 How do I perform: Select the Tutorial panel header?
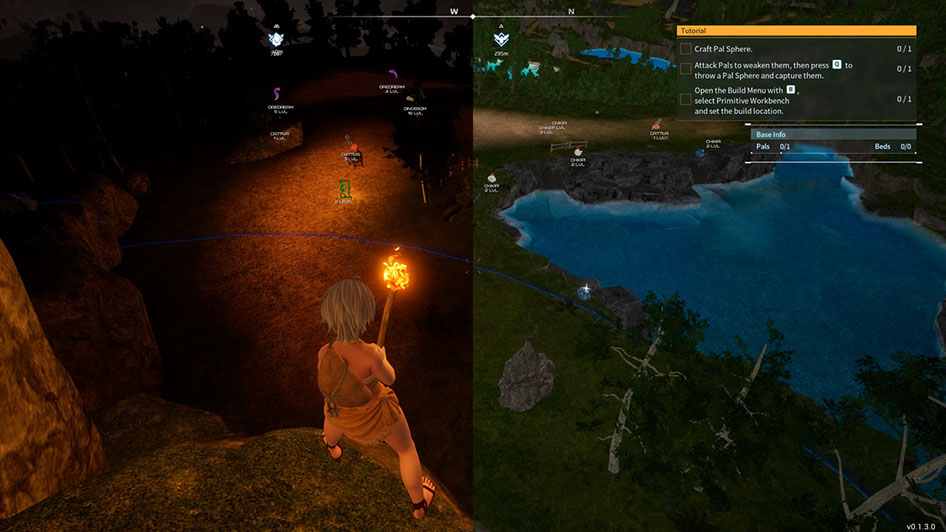[796, 31]
